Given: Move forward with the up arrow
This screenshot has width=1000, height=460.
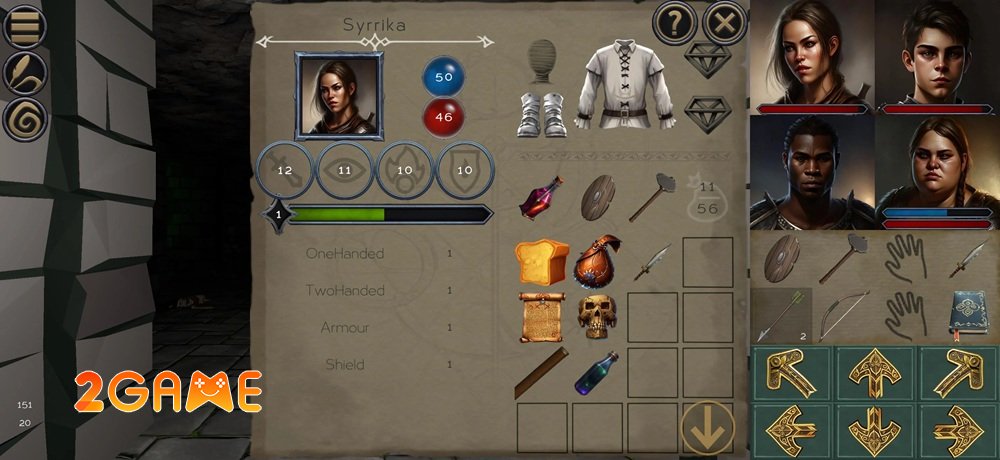Looking at the screenshot, I should coord(874,372).
